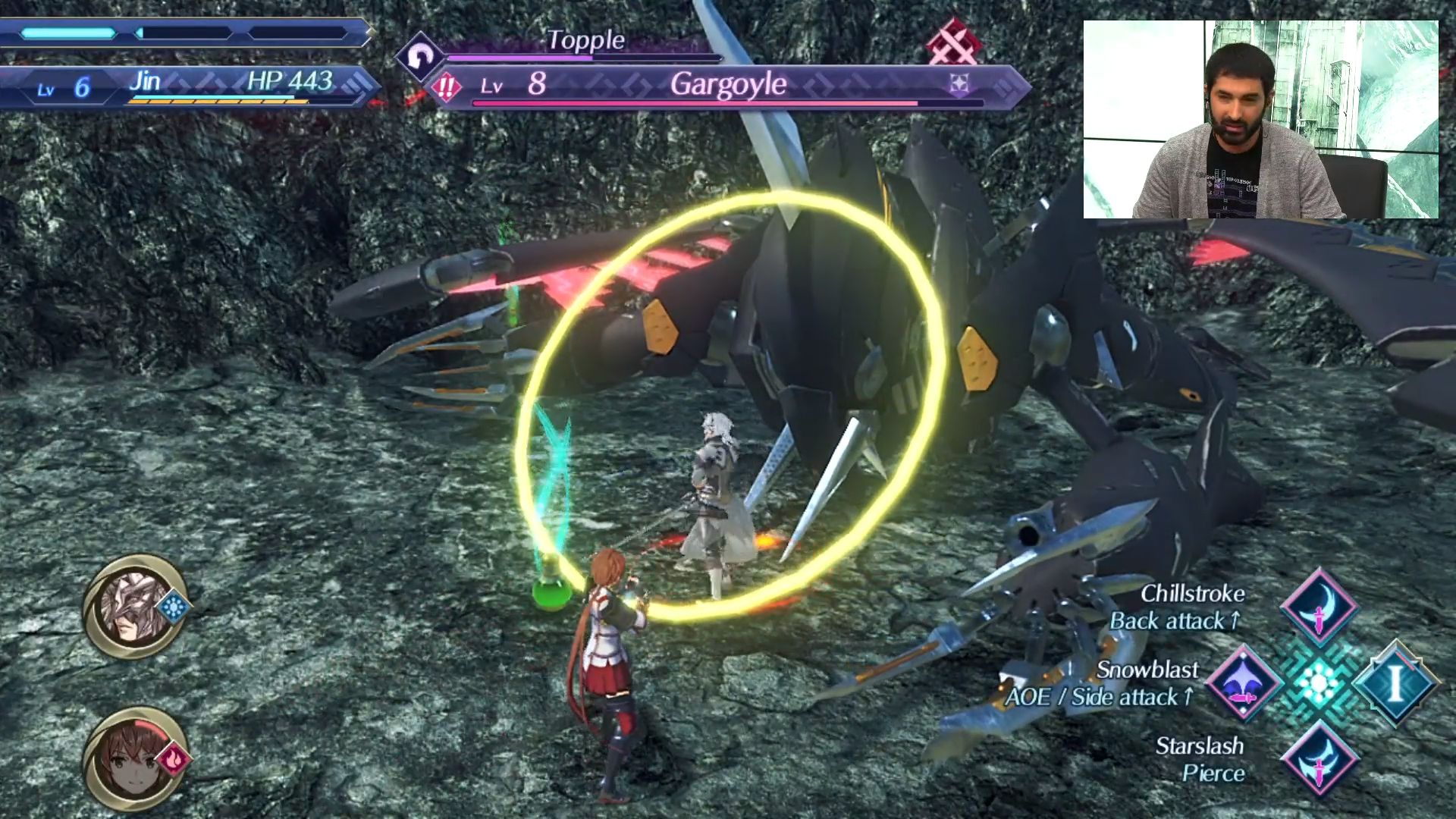Select the masked Blade portrait
This screenshot has width=1456, height=819.
coord(135,607)
